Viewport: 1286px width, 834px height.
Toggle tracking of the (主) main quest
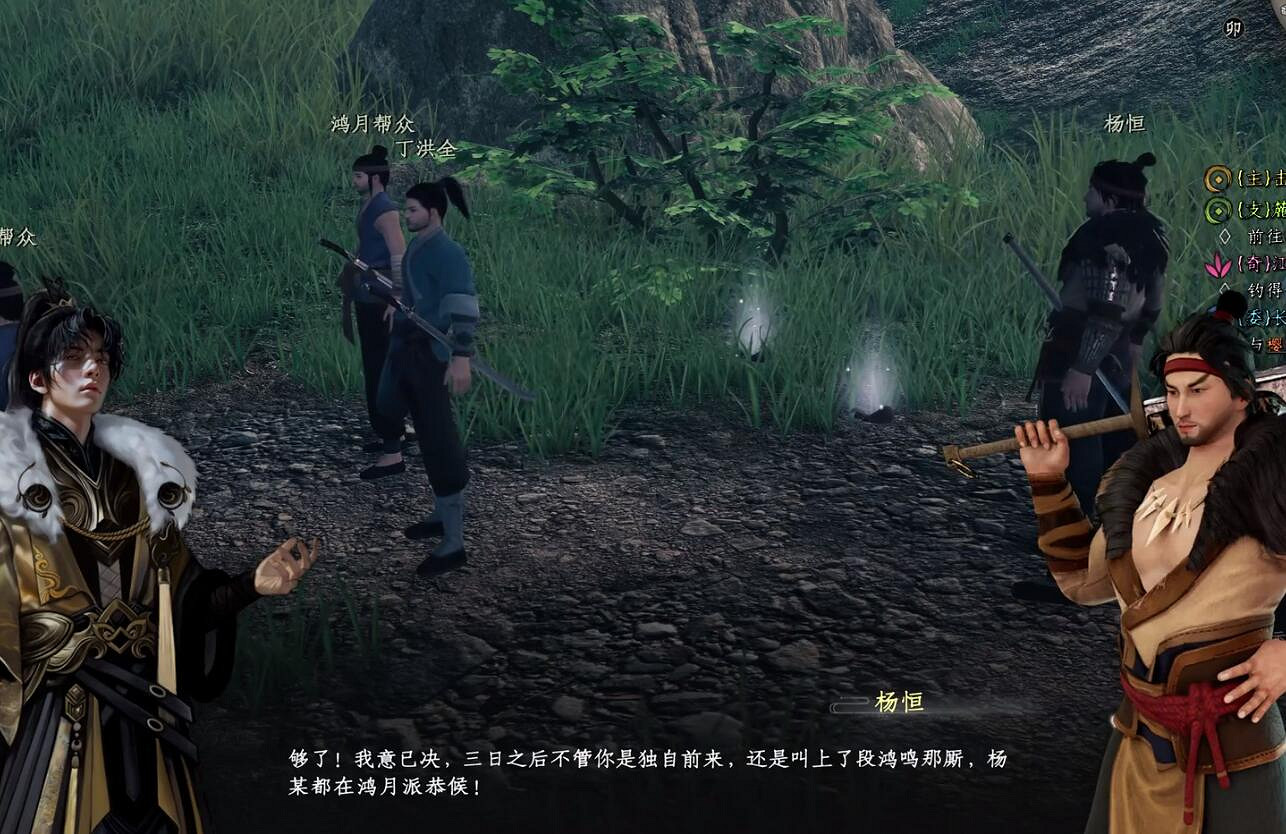click(x=1219, y=178)
